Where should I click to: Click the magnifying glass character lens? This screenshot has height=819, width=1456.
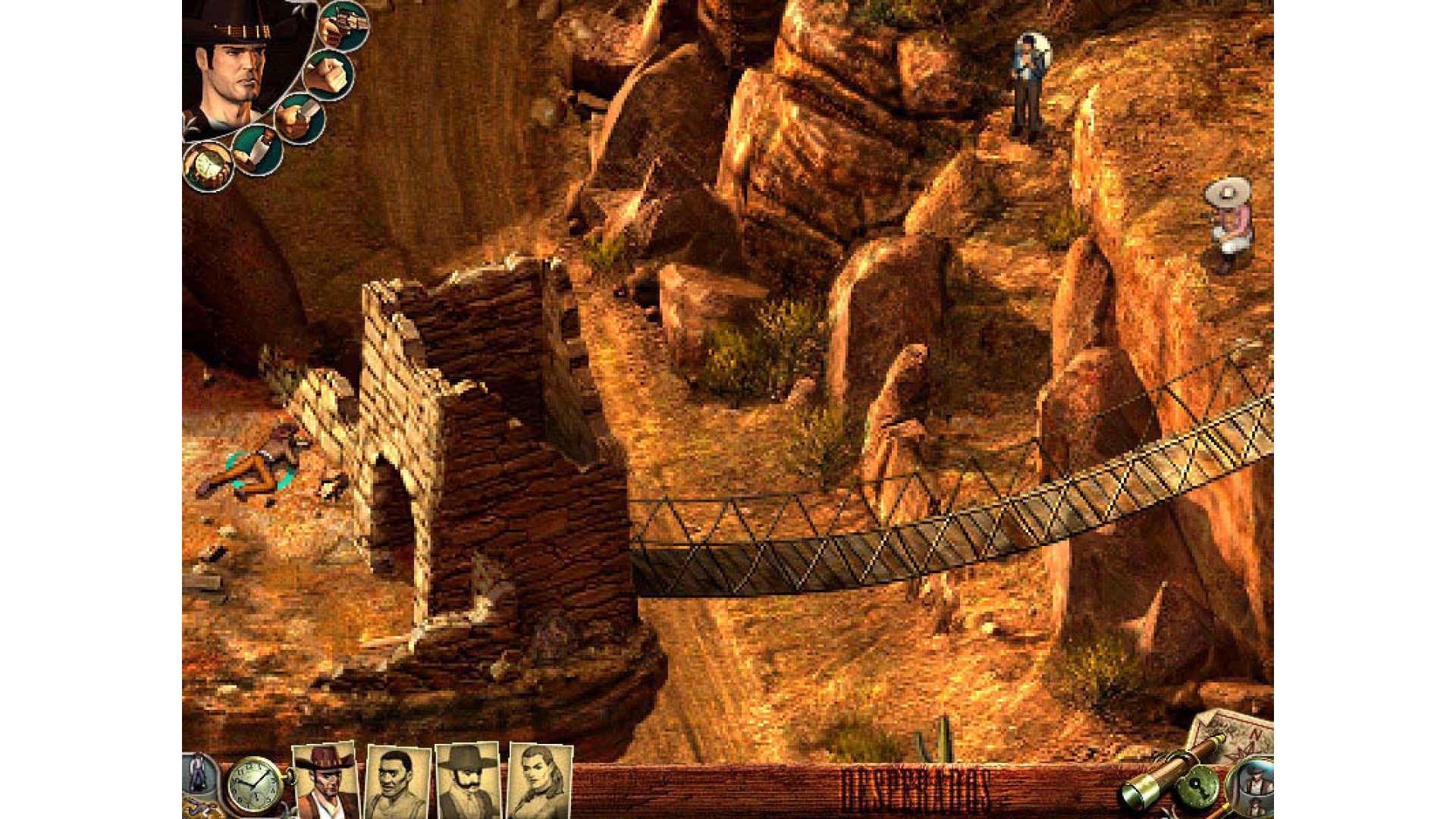pyautogui.click(x=1251, y=787)
